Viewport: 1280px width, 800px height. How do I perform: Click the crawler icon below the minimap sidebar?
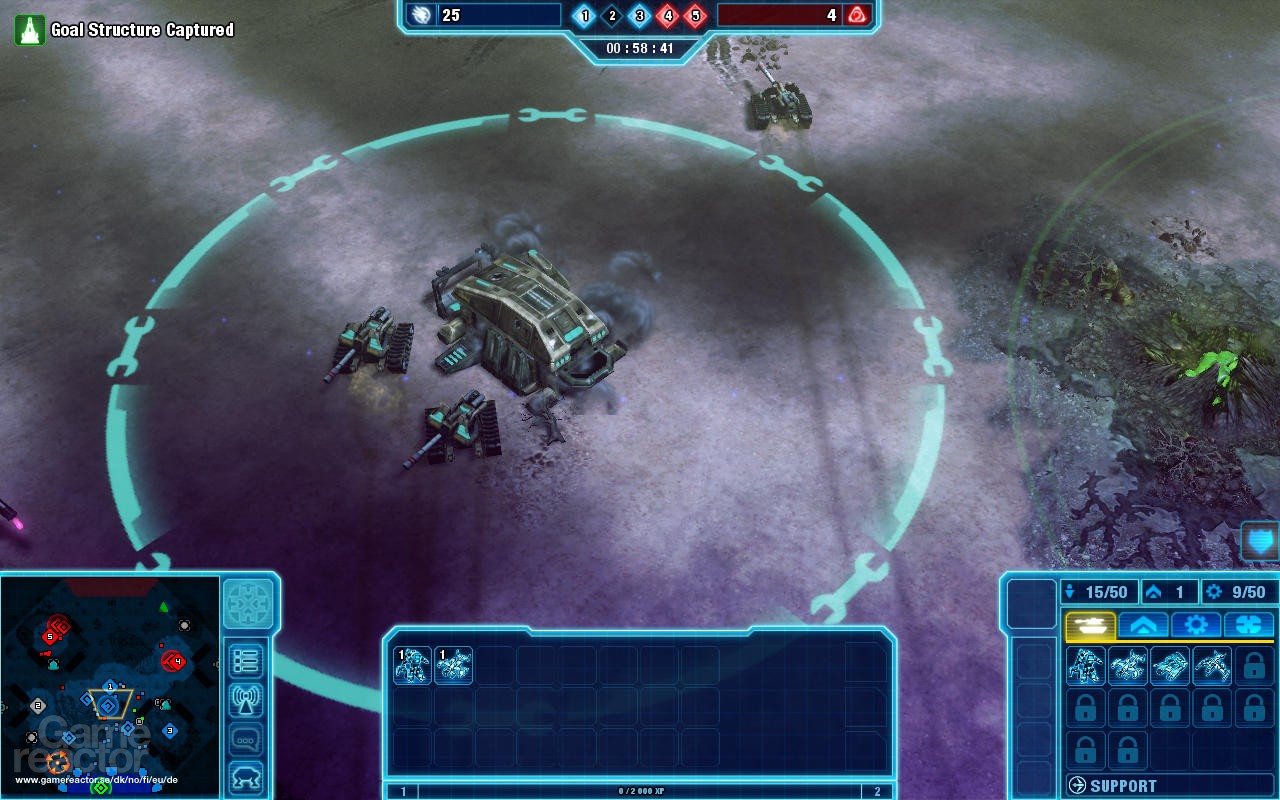coord(246,776)
